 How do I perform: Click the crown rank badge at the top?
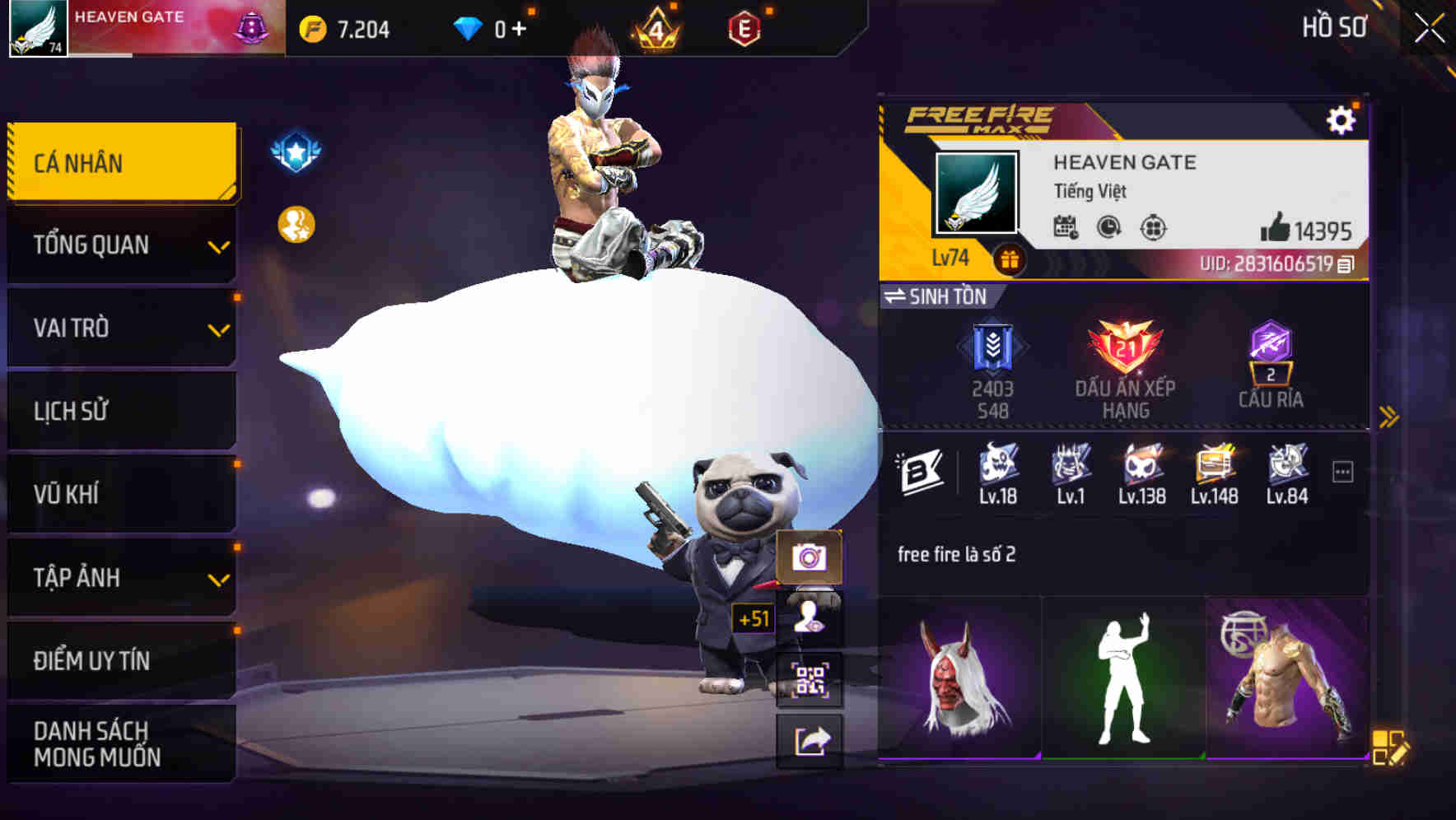[x=657, y=30]
